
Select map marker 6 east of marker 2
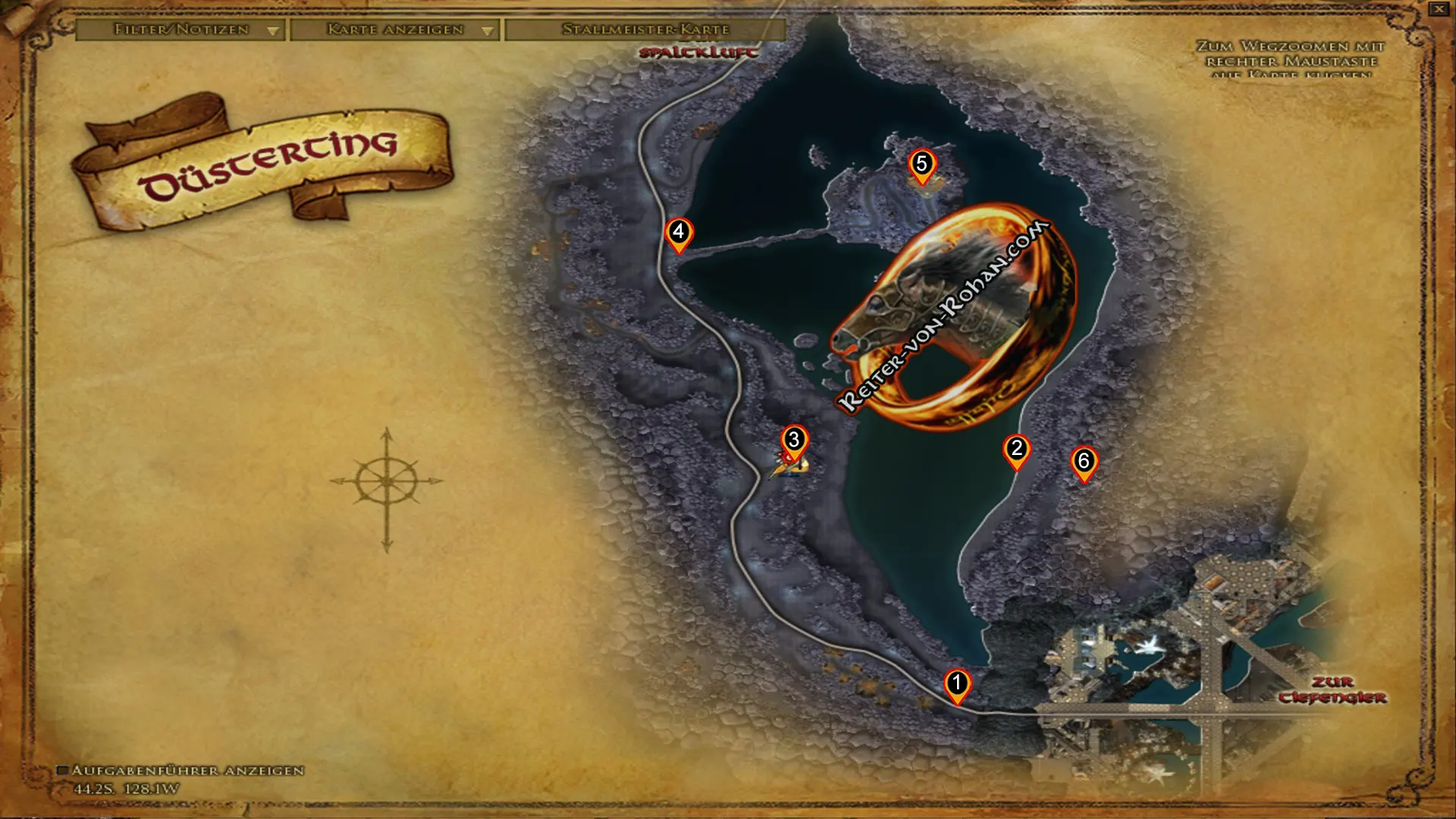(x=1086, y=460)
